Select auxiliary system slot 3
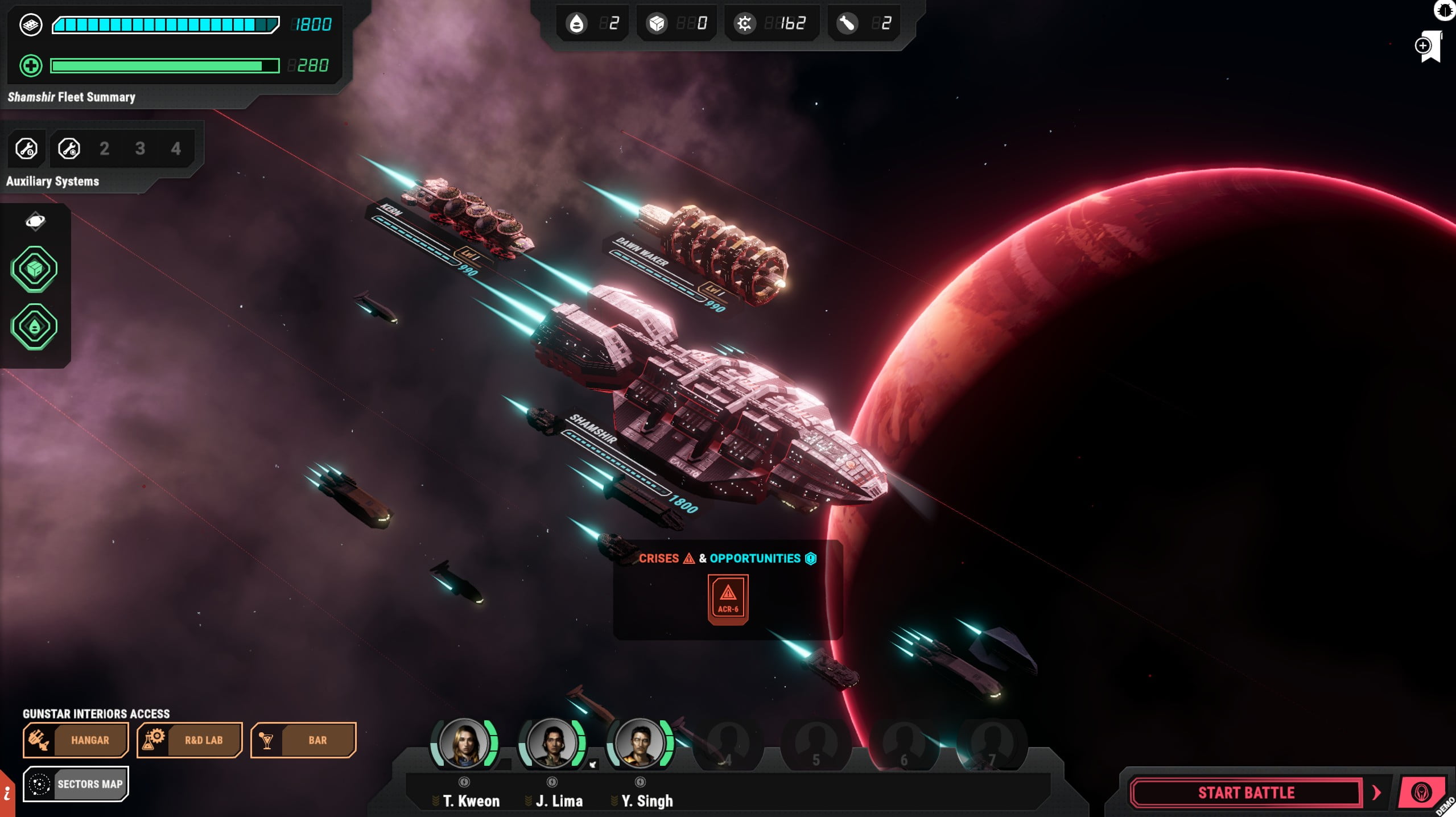The width and height of the screenshot is (1456, 817). 140,149
